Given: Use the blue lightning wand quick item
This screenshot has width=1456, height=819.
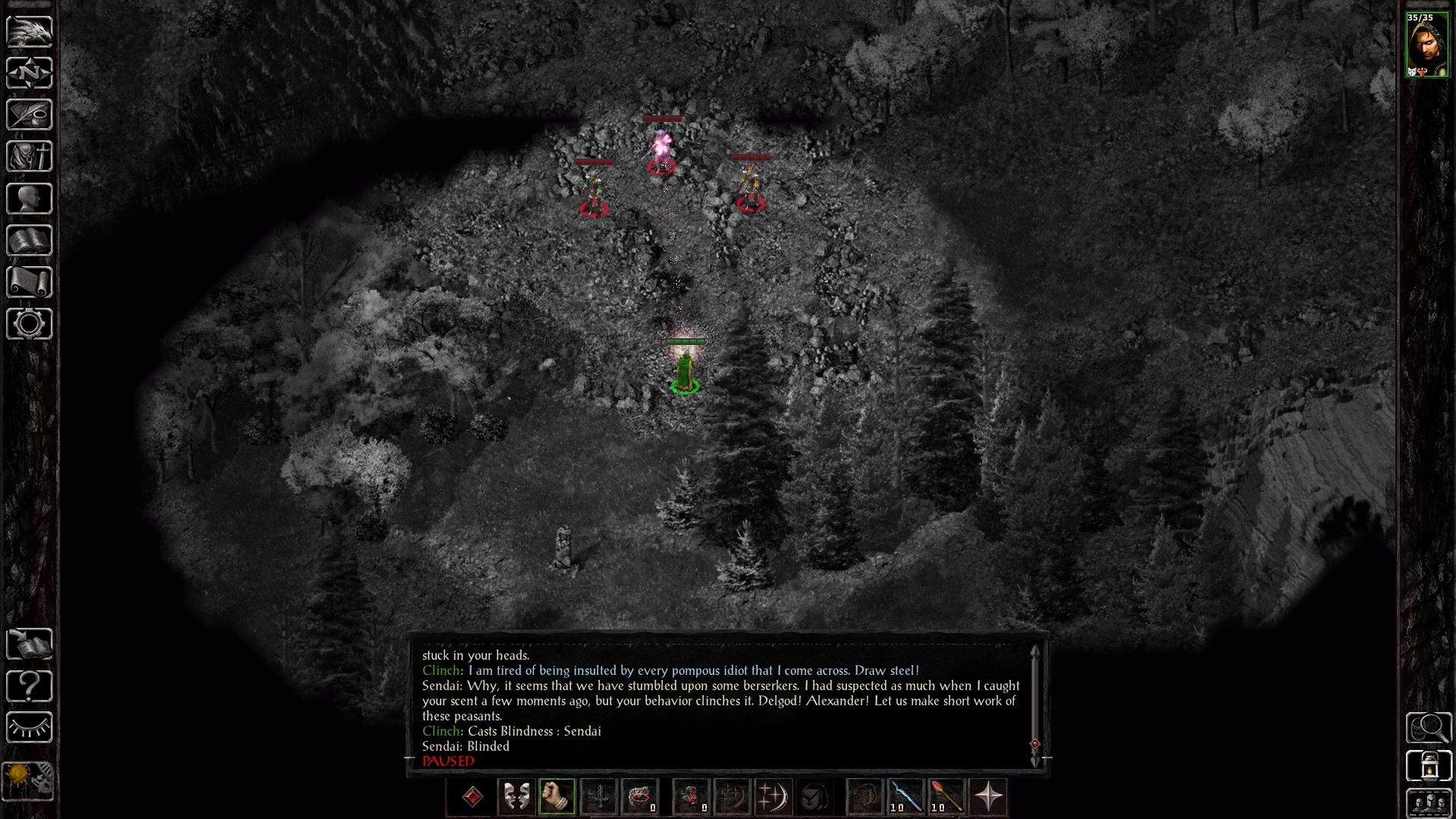Looking at the screenshot, I should pos(905,797).
